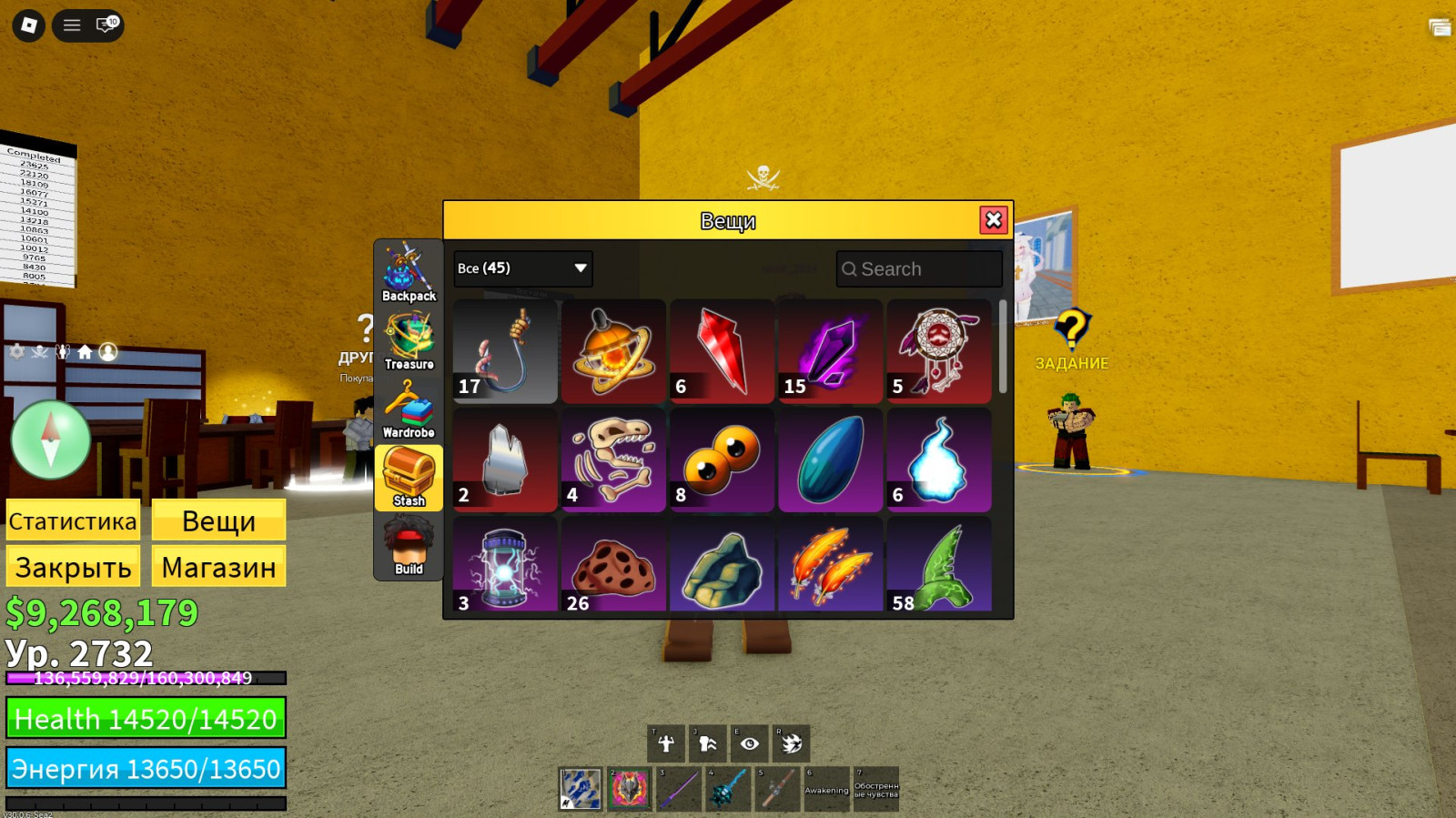Viewport: 1456px width, 818px height.
Task: Open the Build tab
Action: coord(409,545)
